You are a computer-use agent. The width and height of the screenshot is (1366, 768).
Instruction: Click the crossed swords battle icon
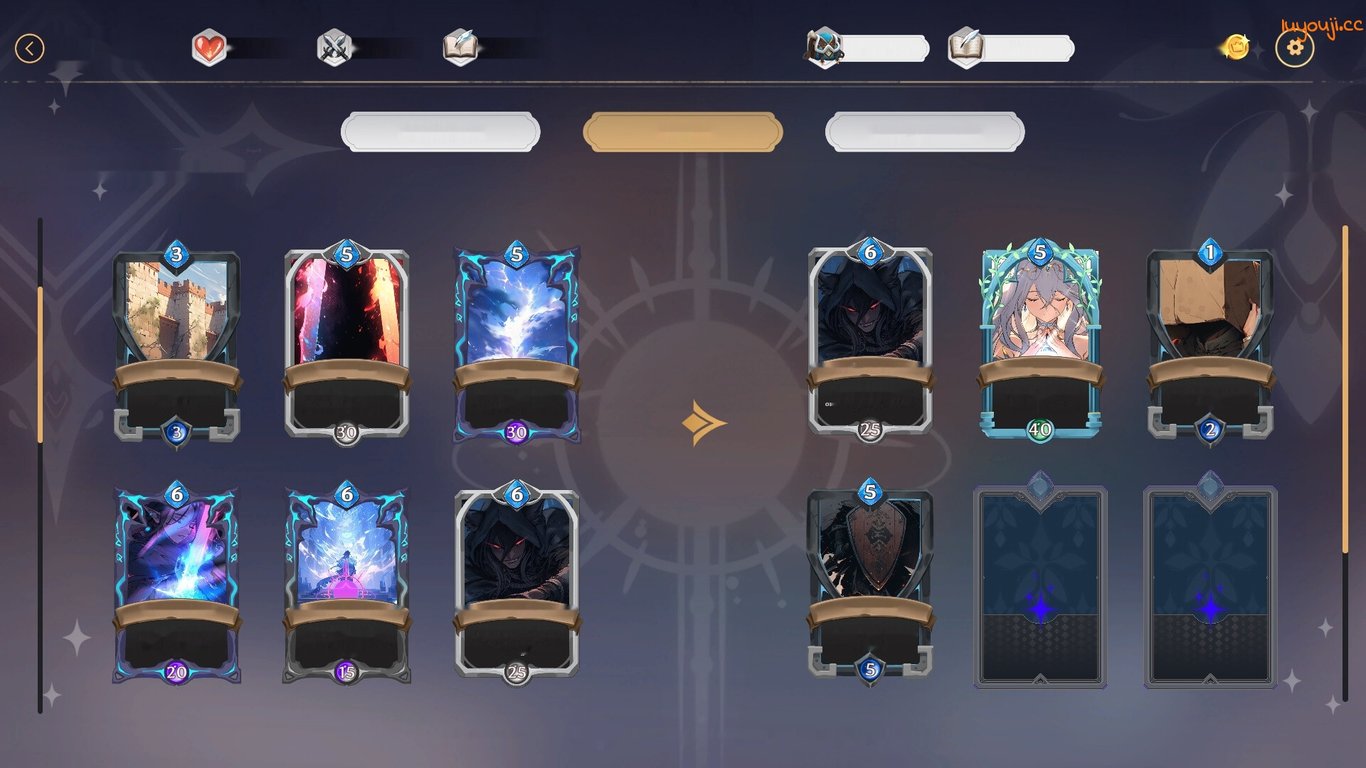coord(334,44)
